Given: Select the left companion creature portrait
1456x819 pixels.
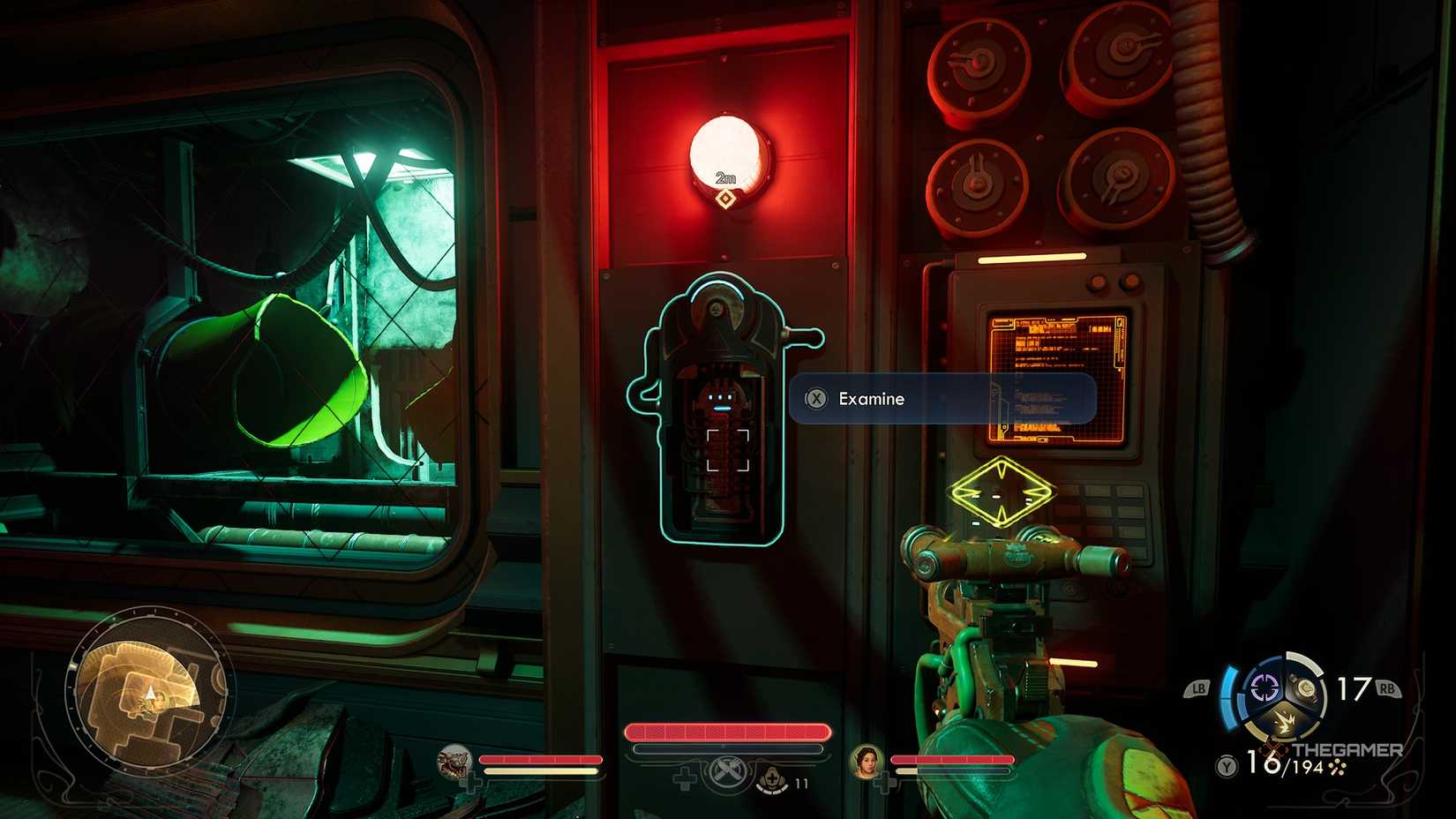Looking at the screenshot, I should pyautogui.click(x=454, y=762).
